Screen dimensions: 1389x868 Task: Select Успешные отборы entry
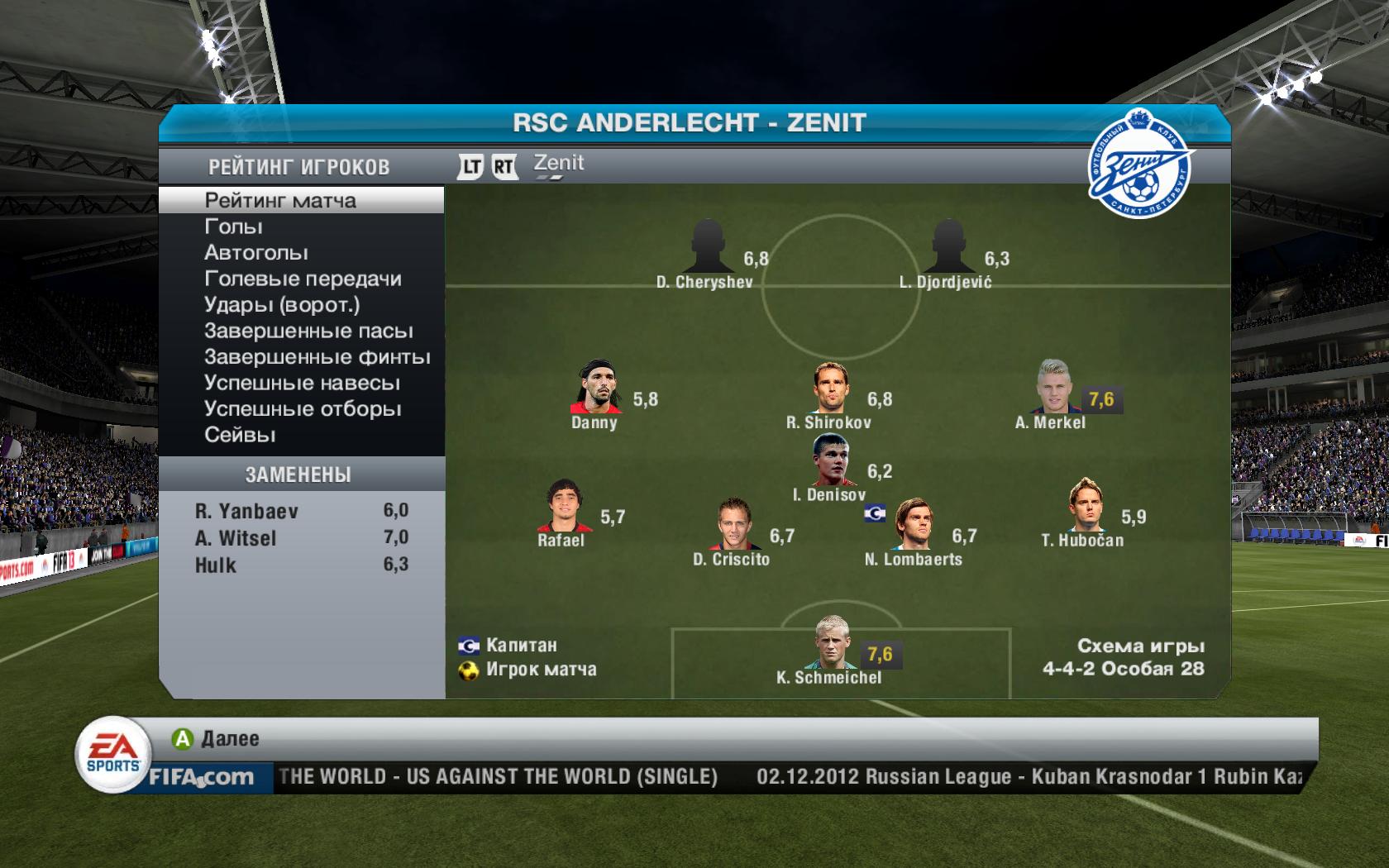[x=303, y=409]
